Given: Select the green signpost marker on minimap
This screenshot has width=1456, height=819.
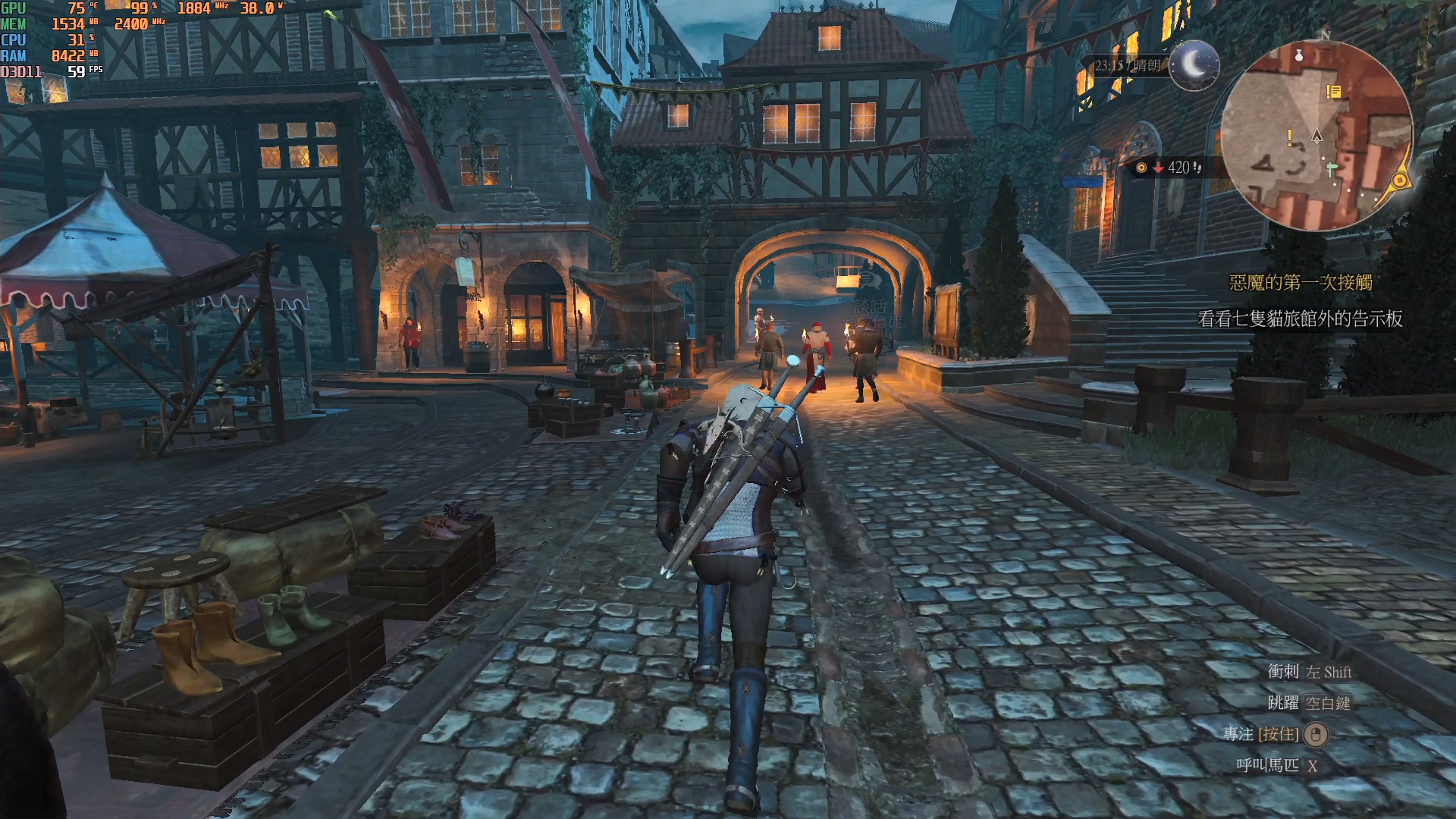Looking at the screenshot, I should [x=1332, y=168].
